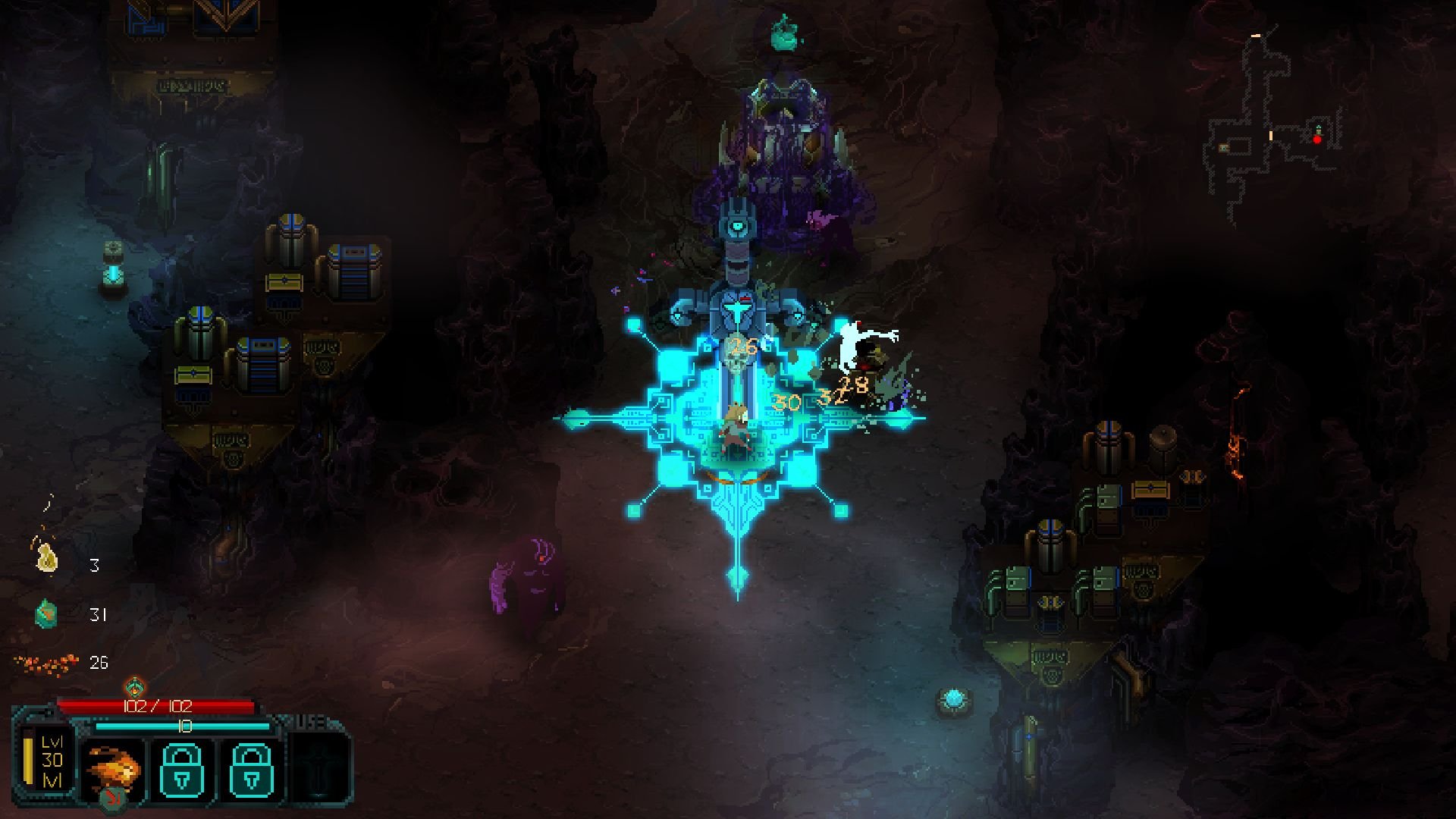Click the chest marker on the minimap

1223,149
